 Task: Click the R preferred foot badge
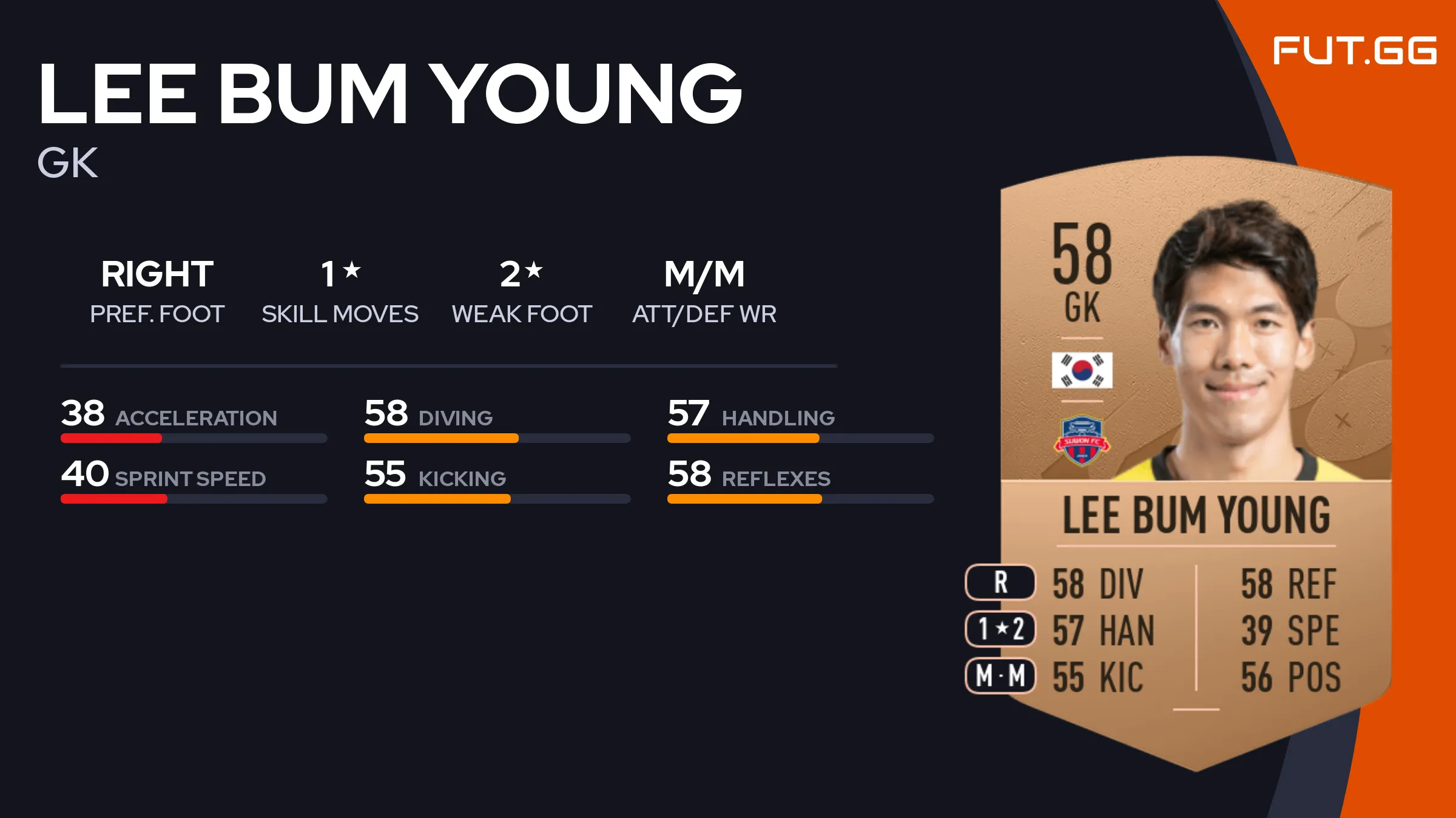tap(1000, 583)
